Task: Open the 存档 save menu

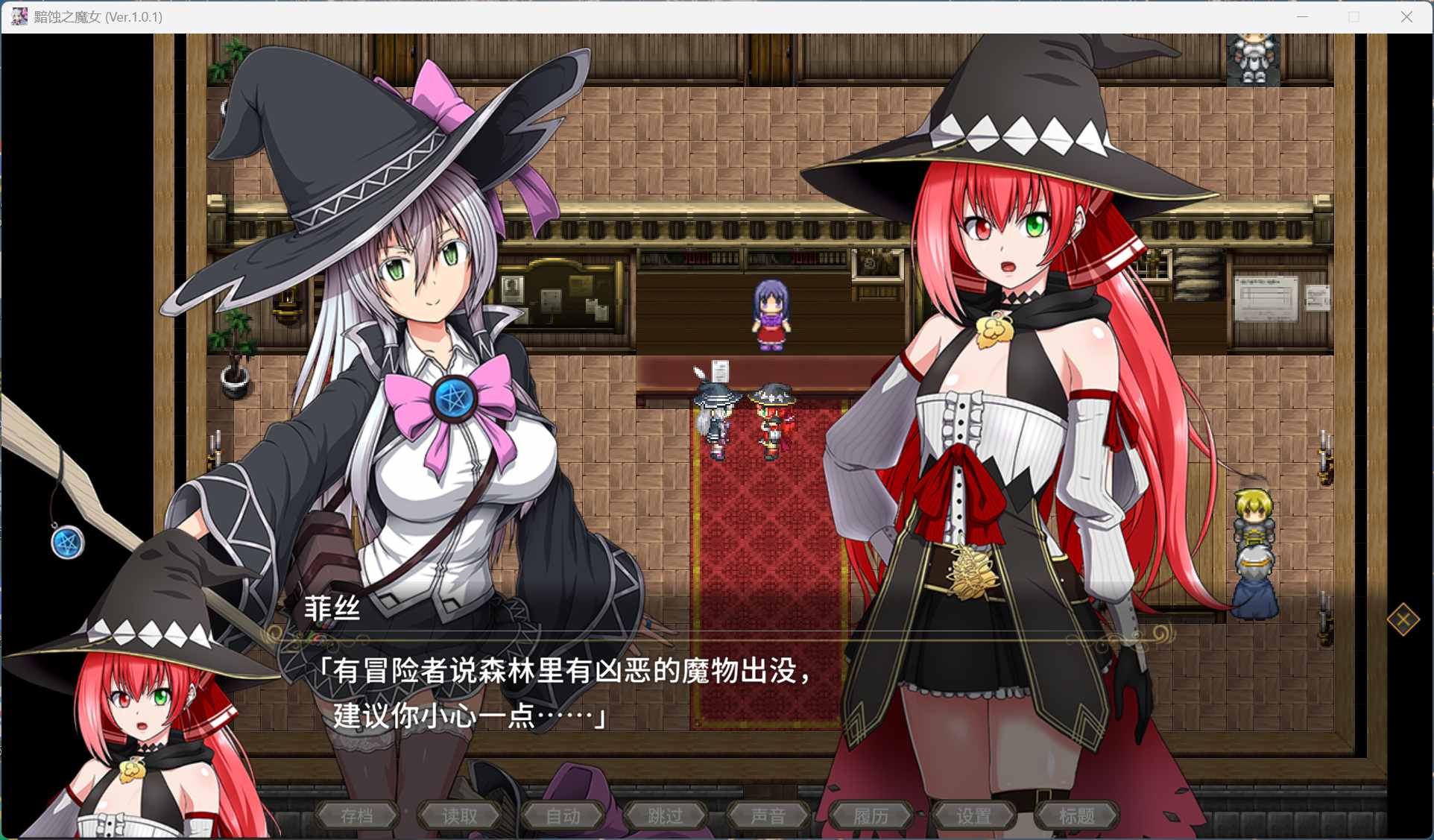Action: (356, 815)
